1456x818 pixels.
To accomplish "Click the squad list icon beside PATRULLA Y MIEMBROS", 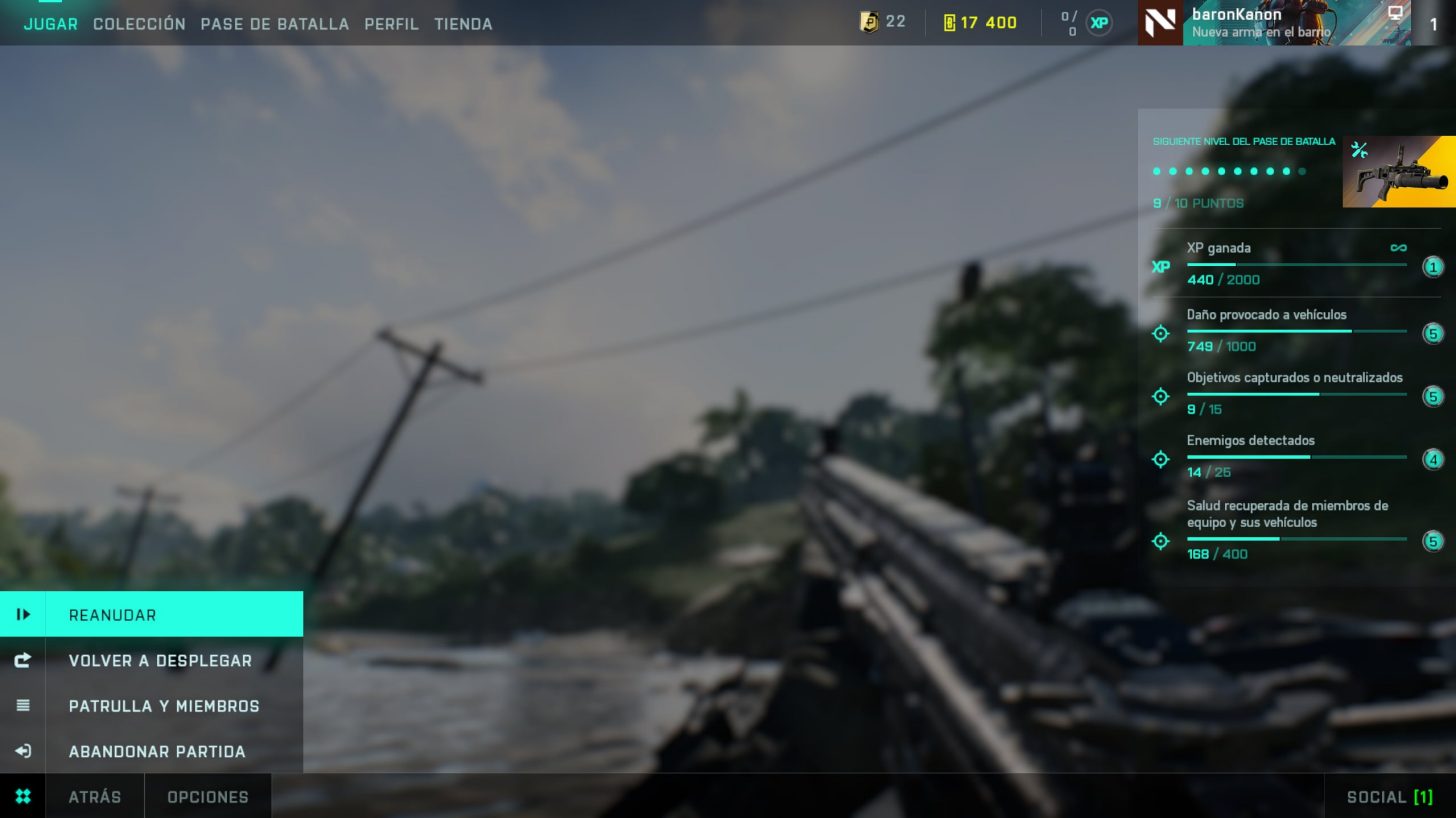I will (24, 705).
